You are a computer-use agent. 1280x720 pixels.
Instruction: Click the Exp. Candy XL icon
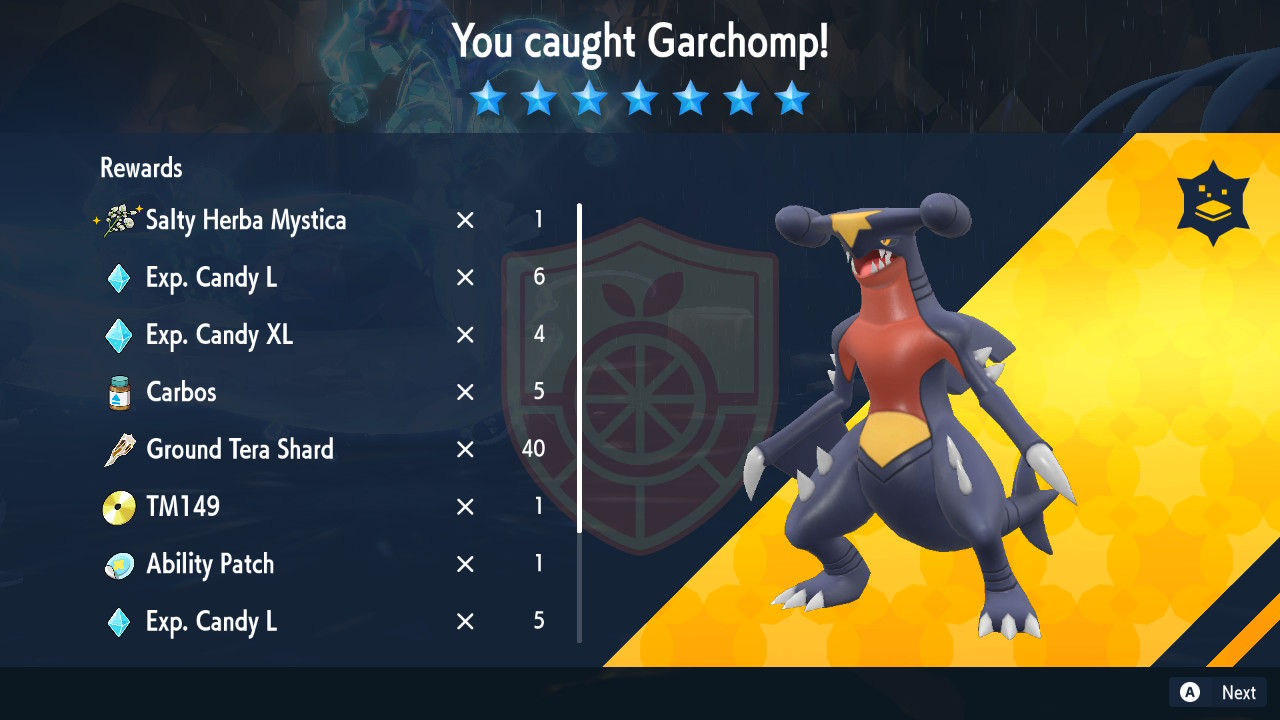click(x=118, y=335)
